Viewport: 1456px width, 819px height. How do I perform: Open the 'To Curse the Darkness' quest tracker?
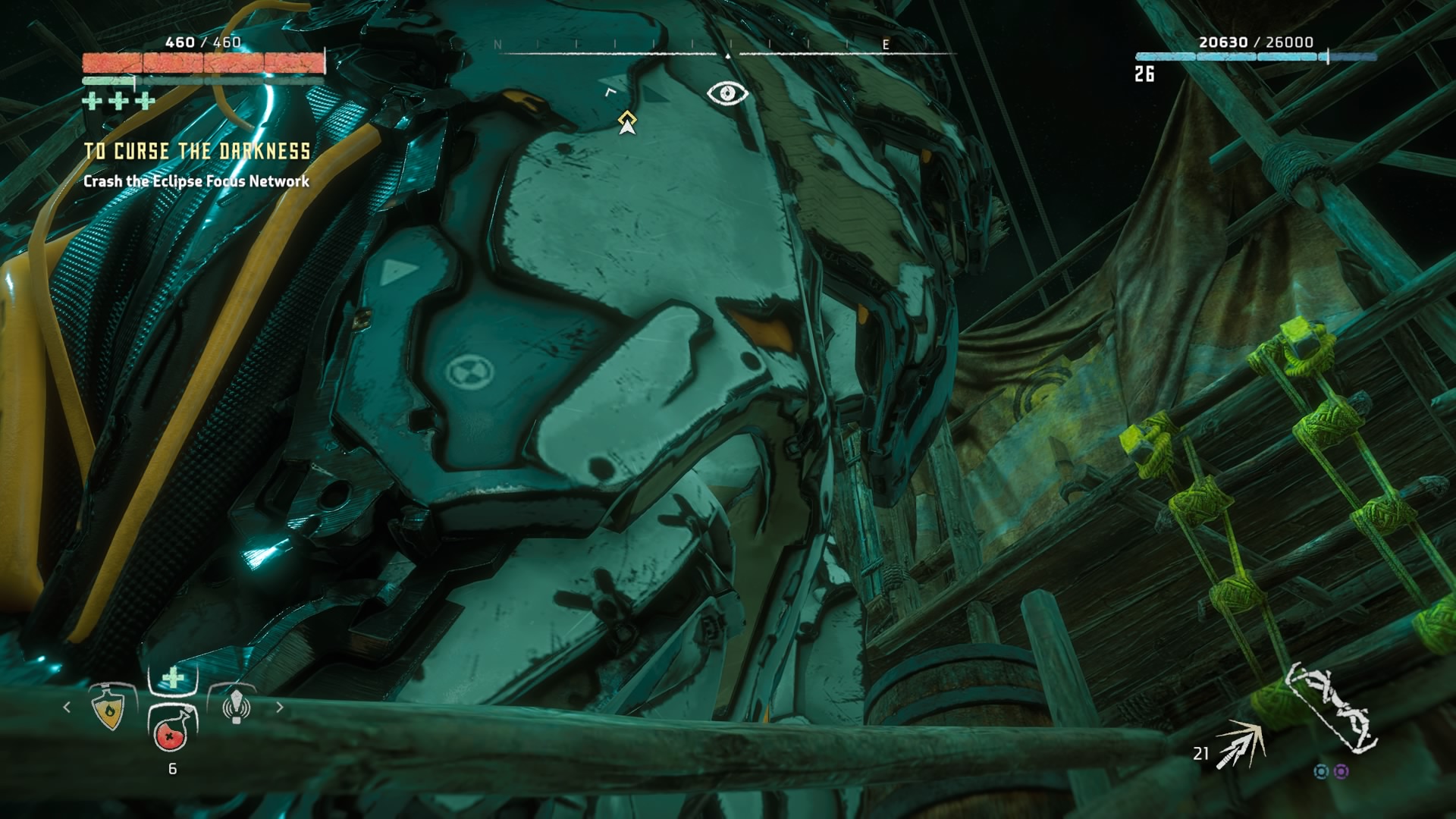(197, 152)
